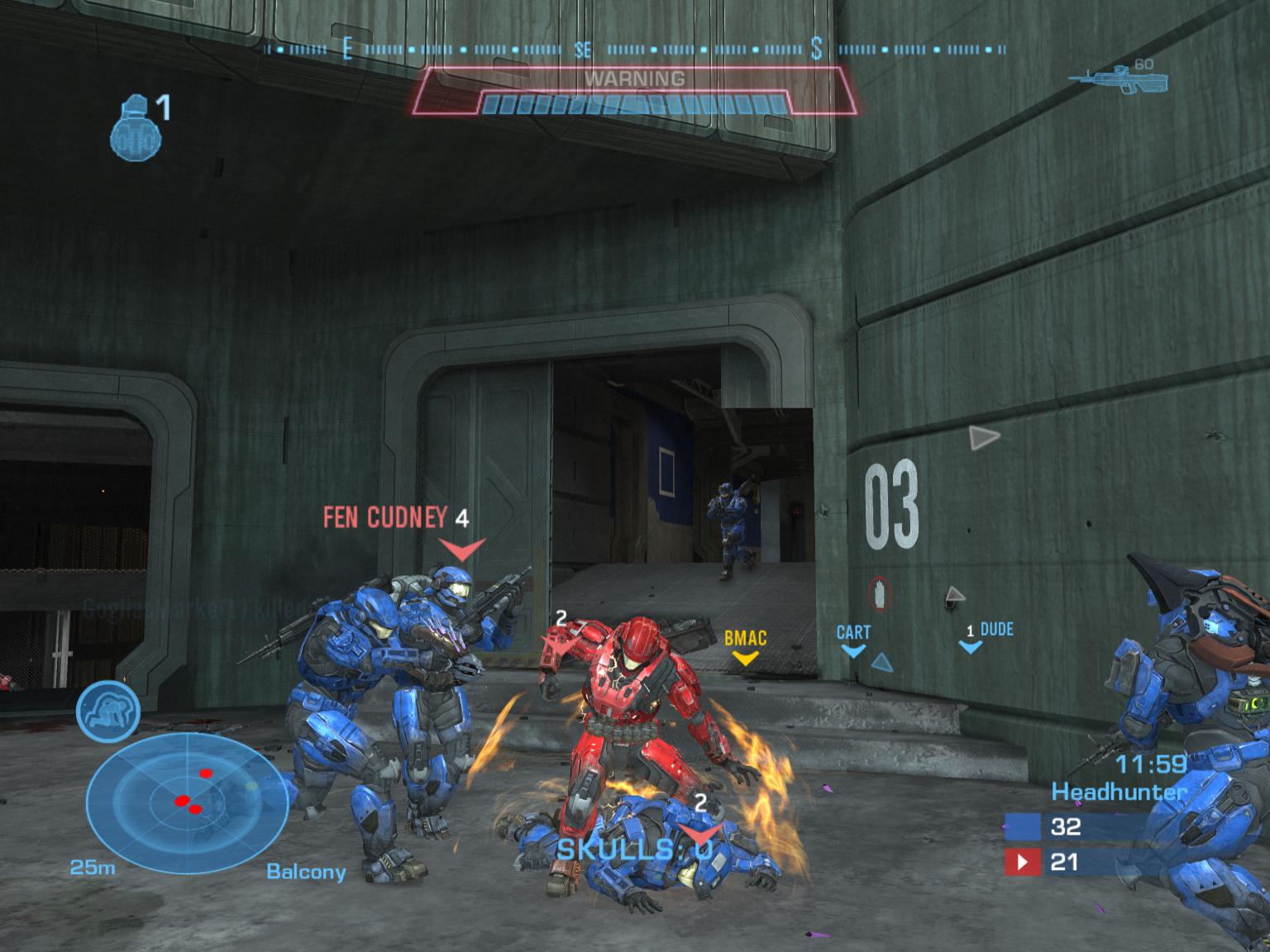
Task: Activate the armor ability icon
Action: coord(108,712)
